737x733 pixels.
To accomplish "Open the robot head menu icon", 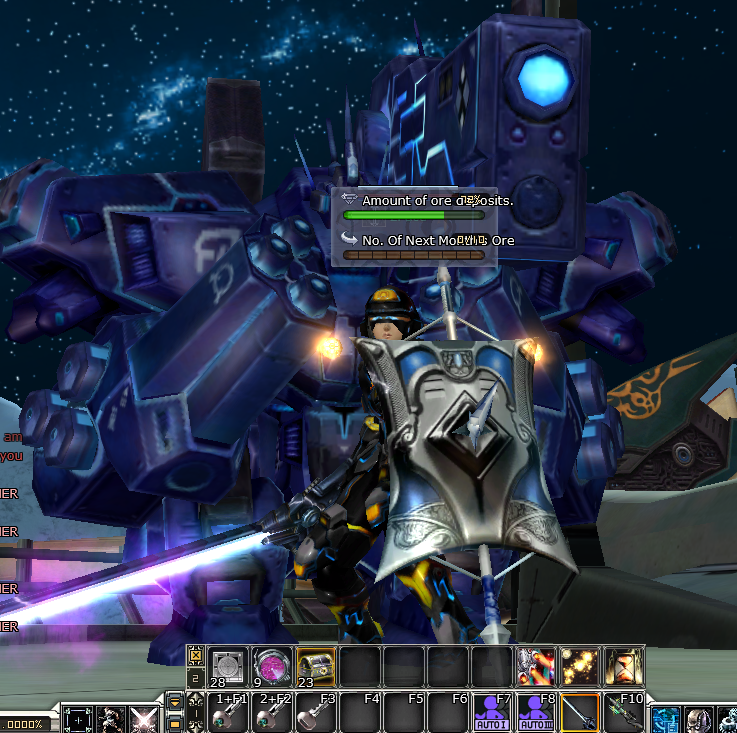I will pos(699,720).
